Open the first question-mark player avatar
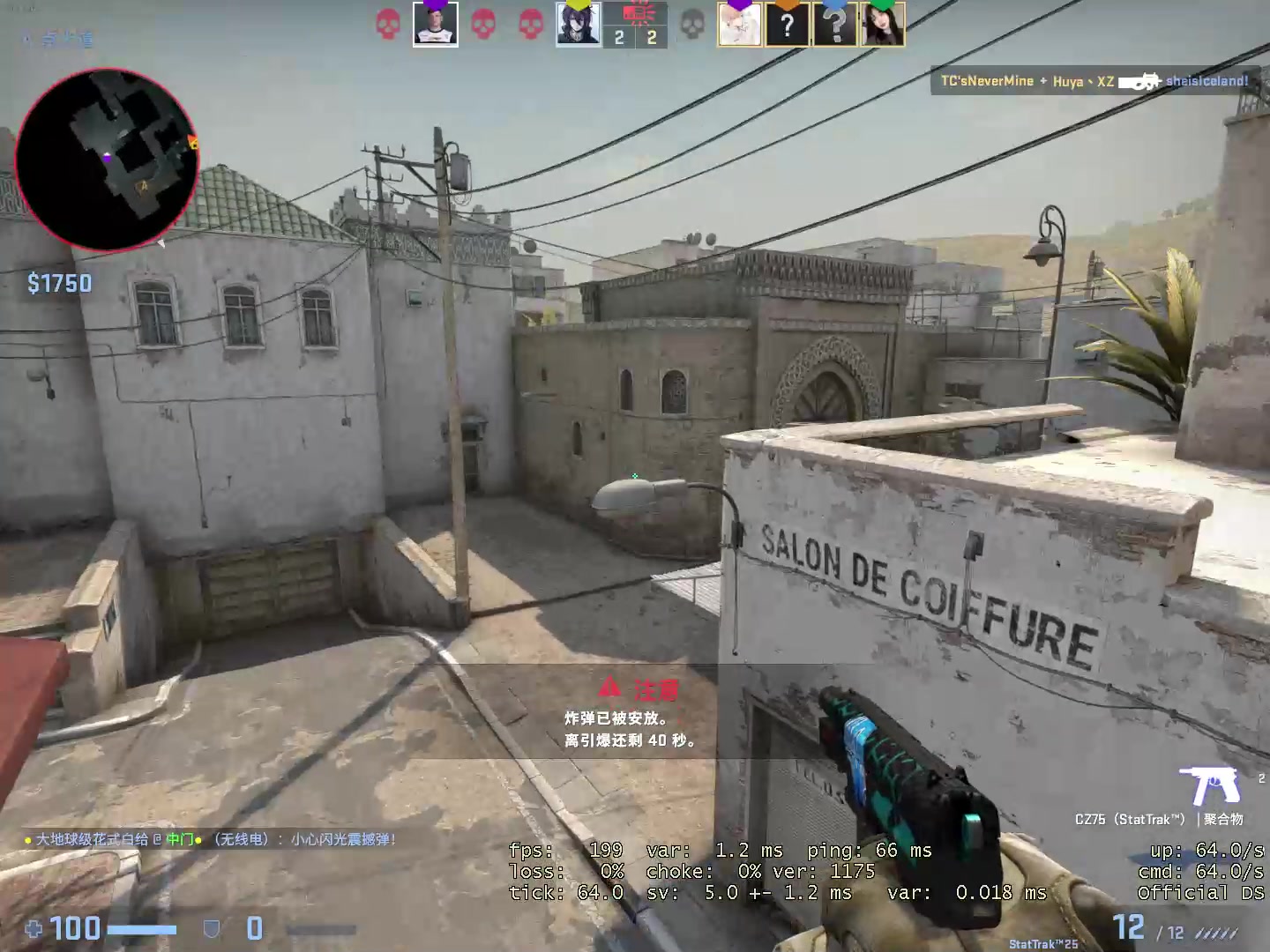This screenshot has height=952, width=1270. pyautogui.click(x=788, y=25)
